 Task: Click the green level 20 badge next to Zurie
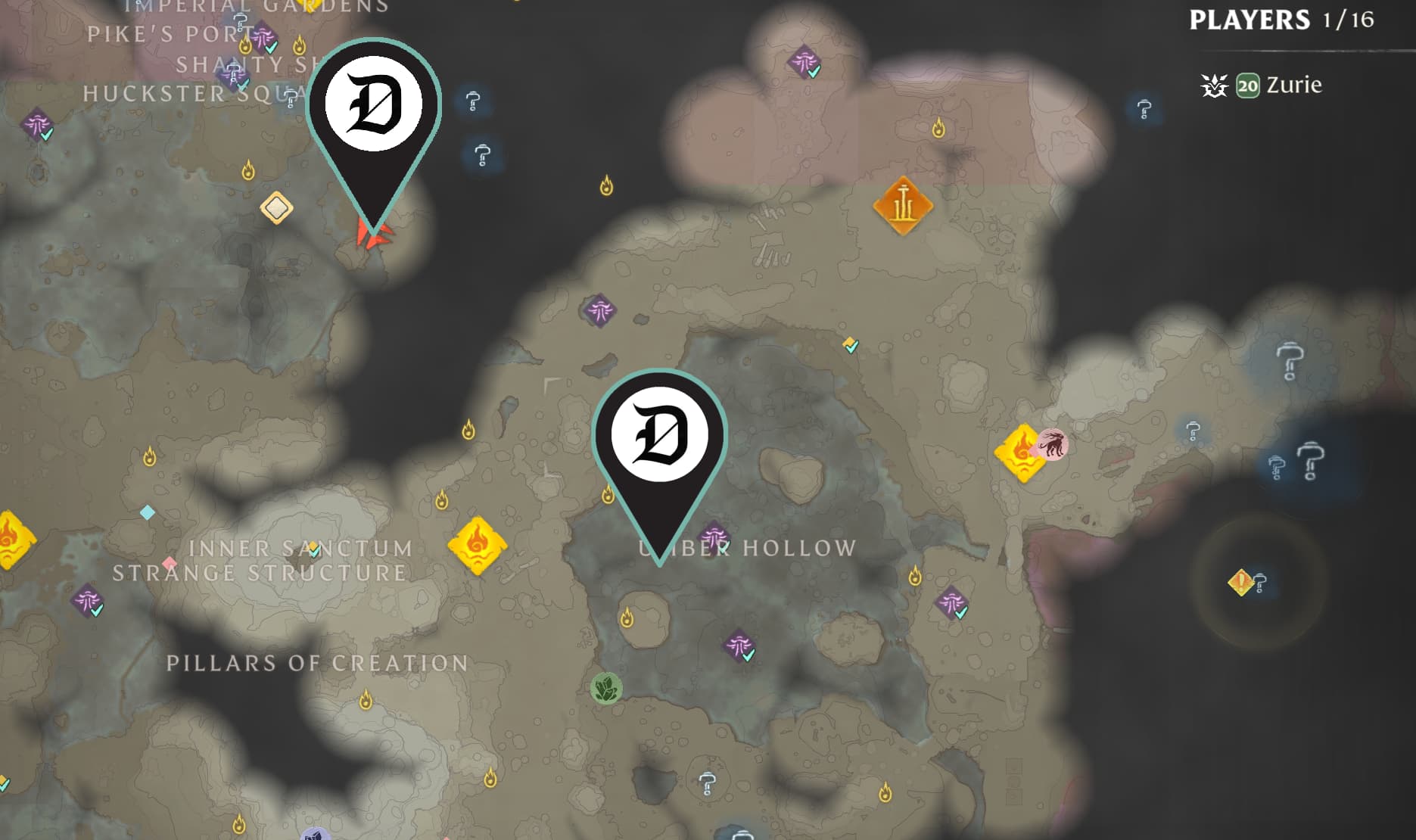point(1249,86)
